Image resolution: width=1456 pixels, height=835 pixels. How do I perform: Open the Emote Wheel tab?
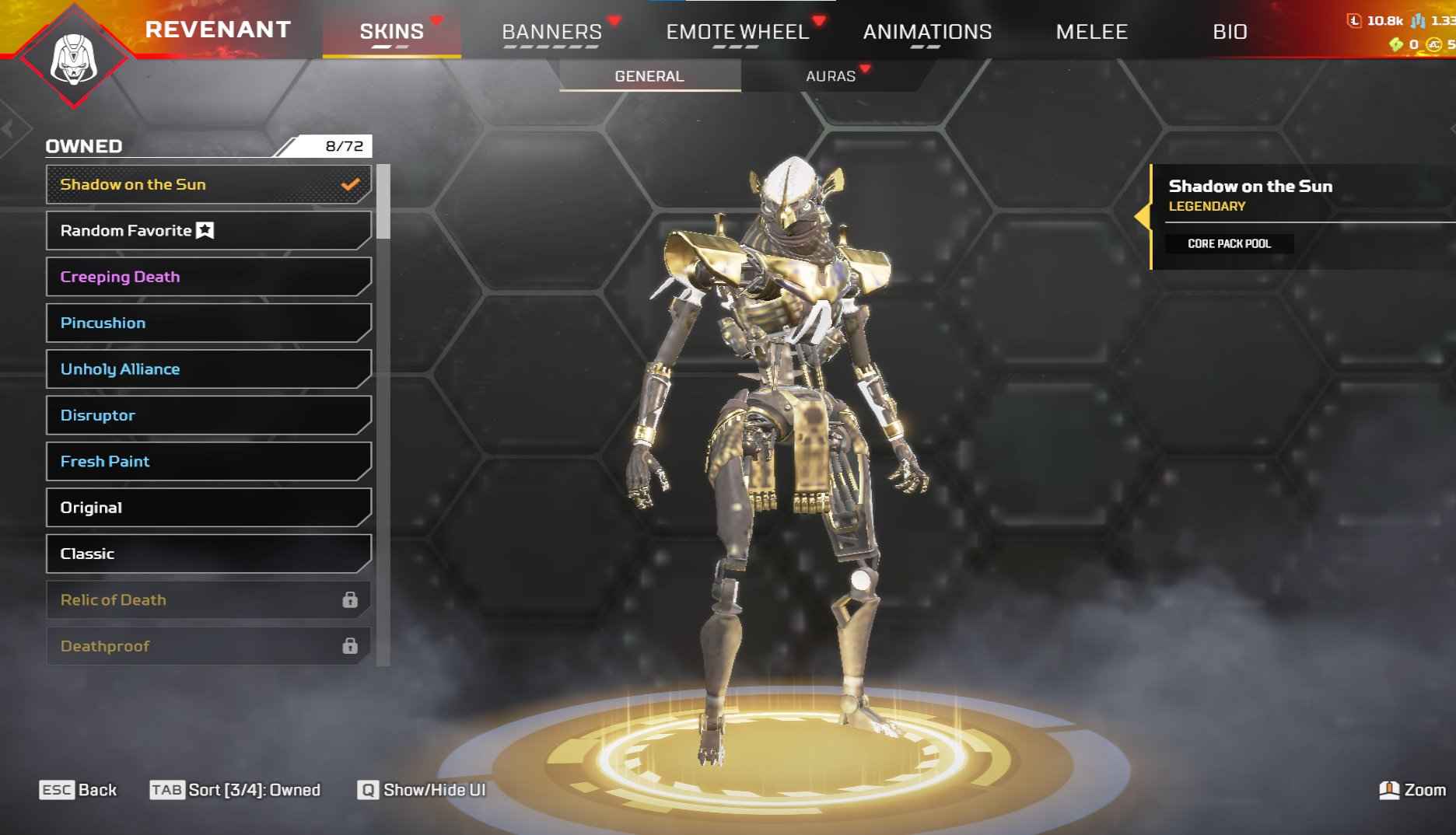(x=737, y=32)
